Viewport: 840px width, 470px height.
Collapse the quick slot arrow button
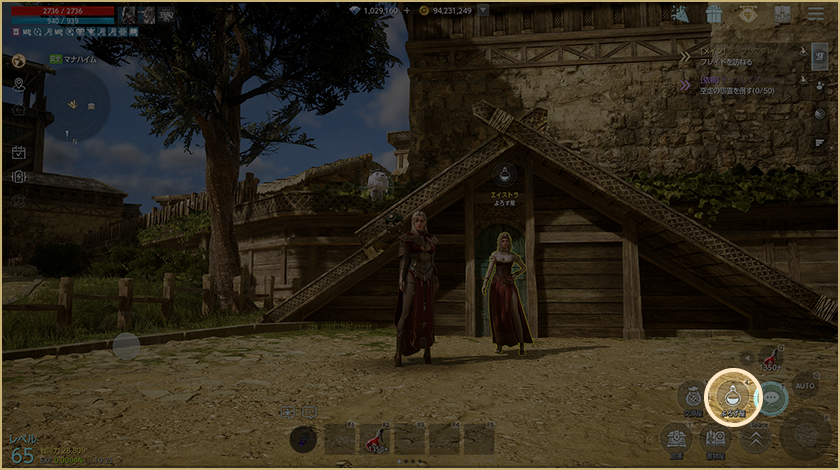pos(746,357)
